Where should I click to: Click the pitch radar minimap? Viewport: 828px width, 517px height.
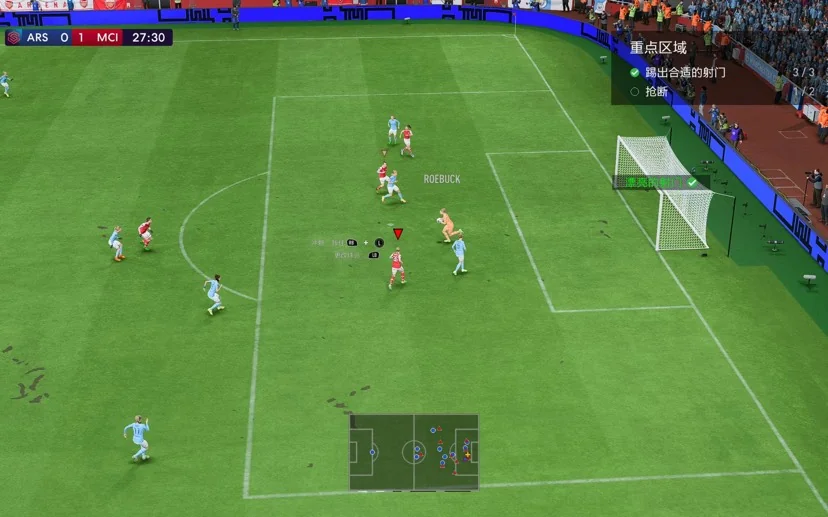pos(414,452)
